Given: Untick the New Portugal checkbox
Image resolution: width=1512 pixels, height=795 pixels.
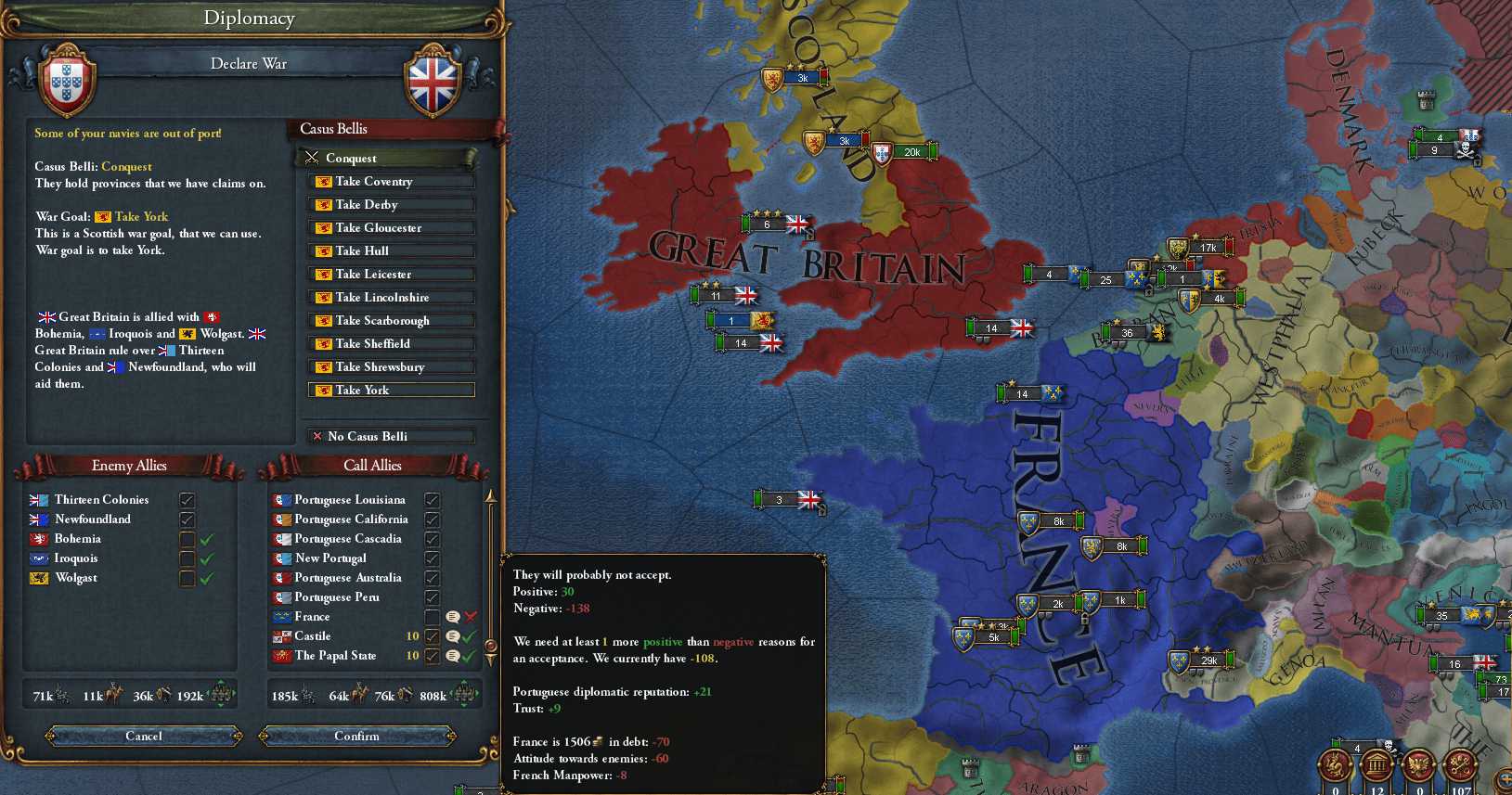Looking at the screenshot, I should (x=432, y=558).
